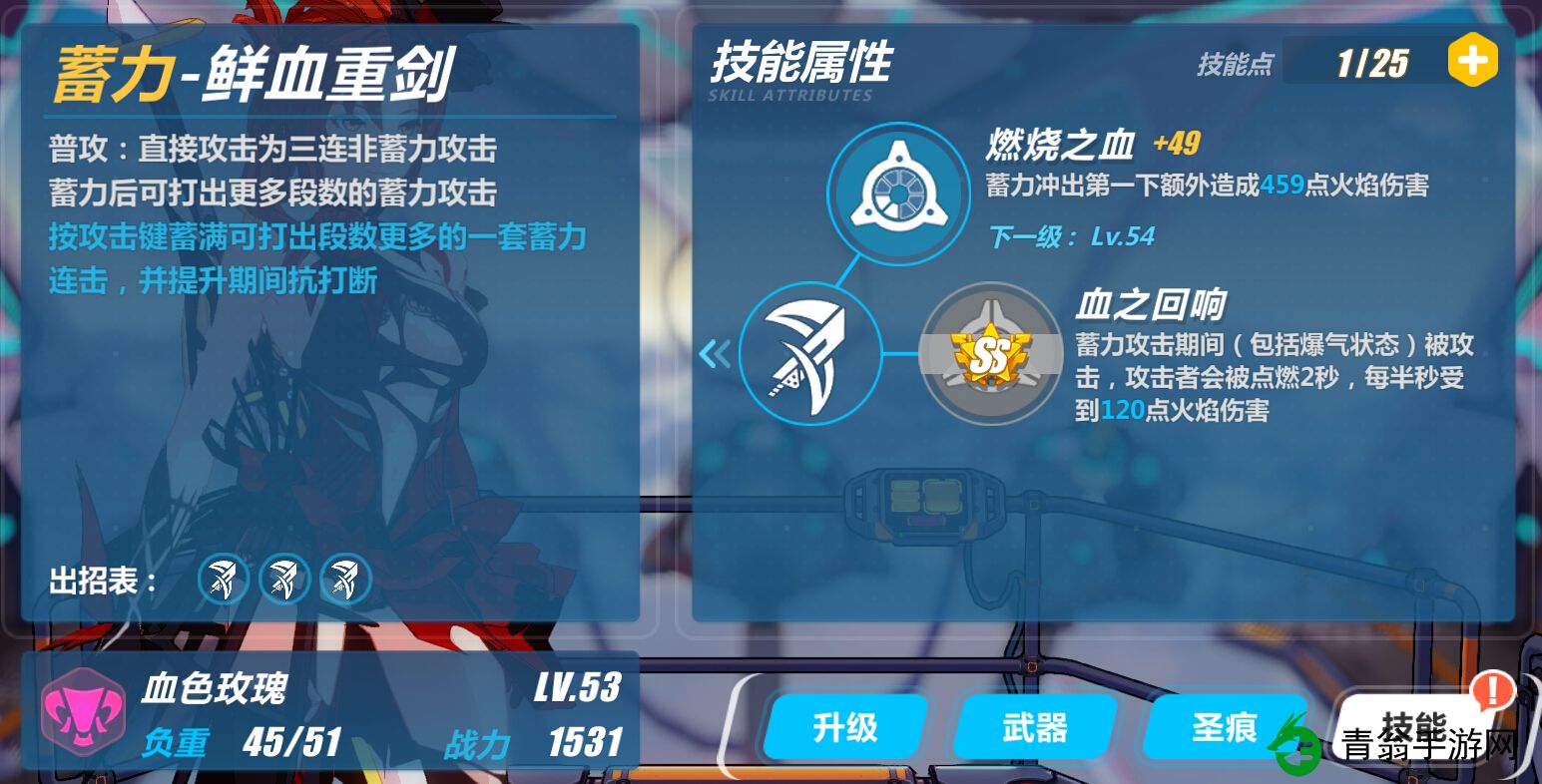Collapse the skill panel with the left double-arrow
This screenshot has height=784, width=1542.
(x=715, y=354)
